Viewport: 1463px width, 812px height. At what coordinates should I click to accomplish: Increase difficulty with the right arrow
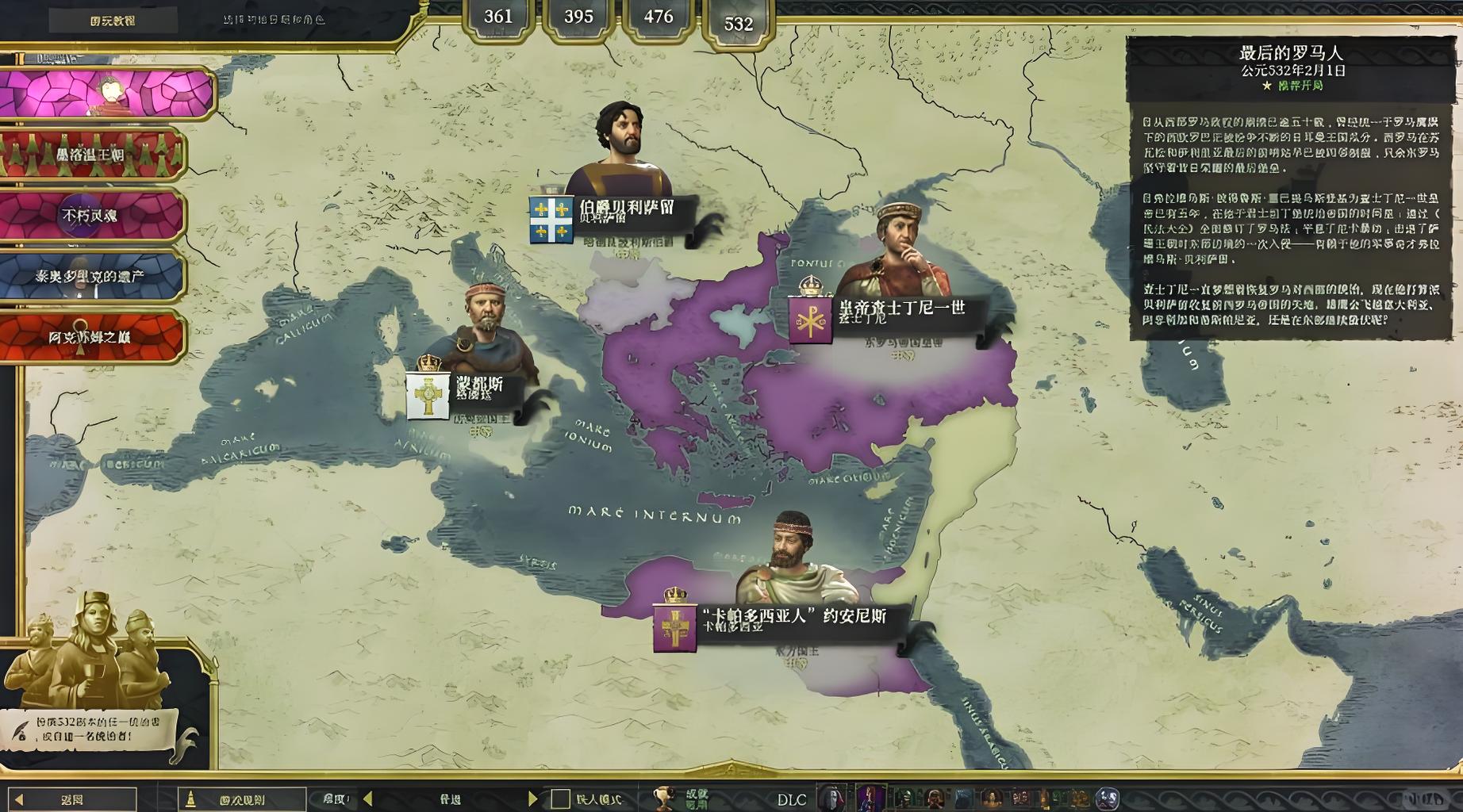(532, 799)
